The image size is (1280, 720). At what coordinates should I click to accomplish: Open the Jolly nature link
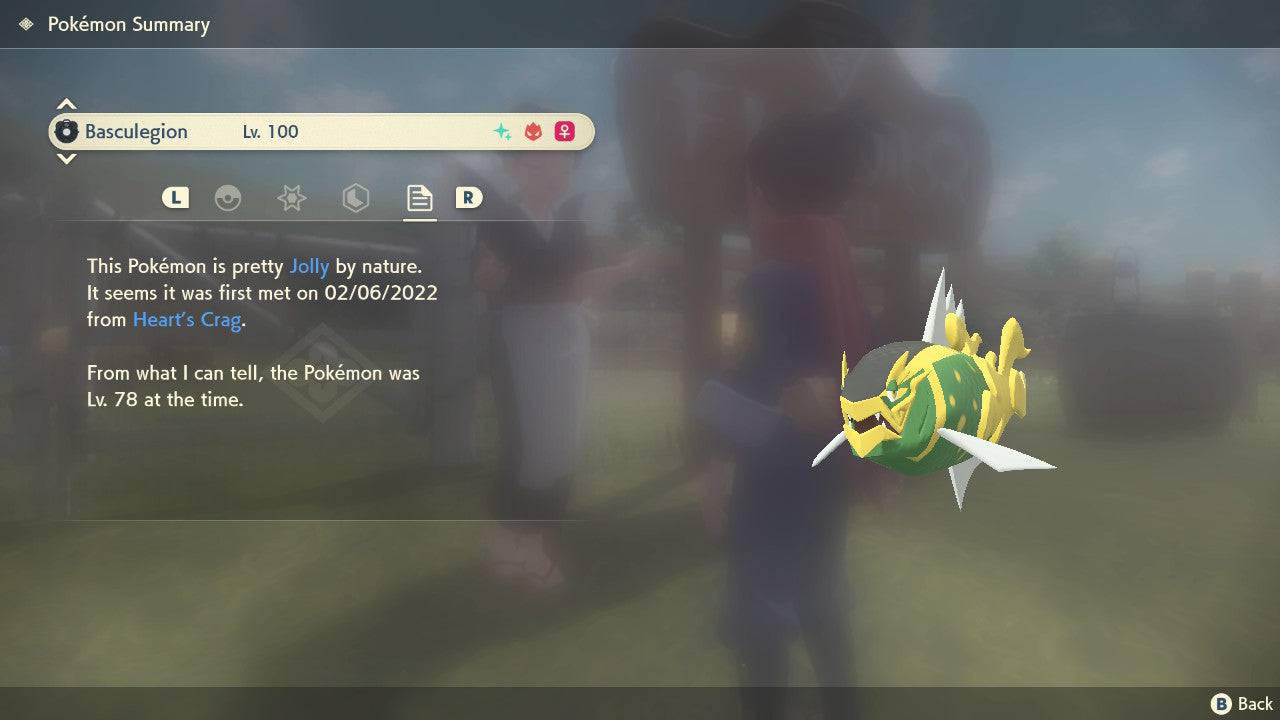tap(310, 266)
